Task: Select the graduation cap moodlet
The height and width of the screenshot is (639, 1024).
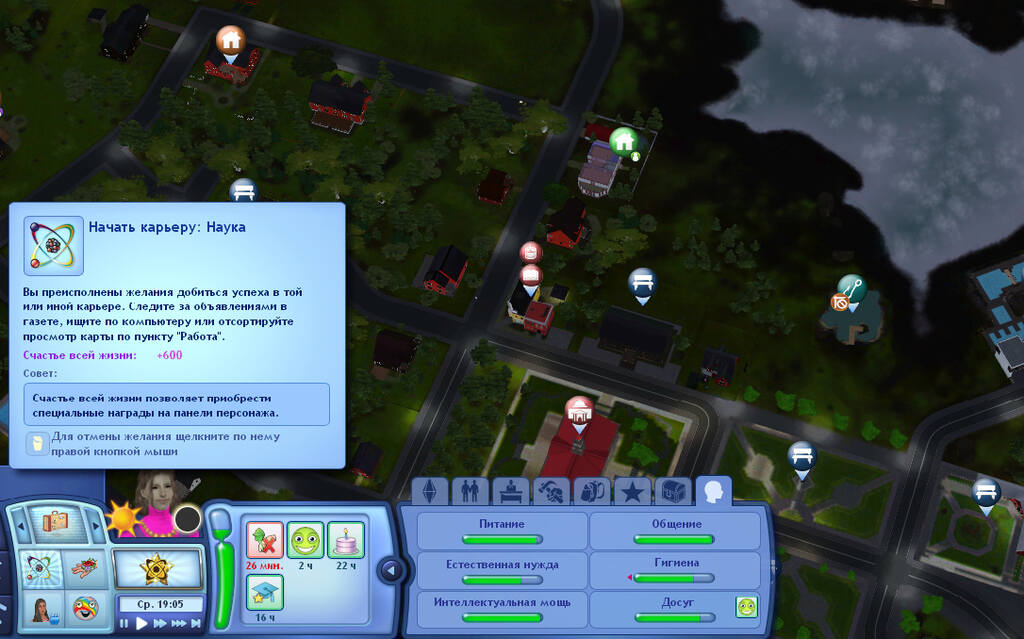Action: pos(264,593)
